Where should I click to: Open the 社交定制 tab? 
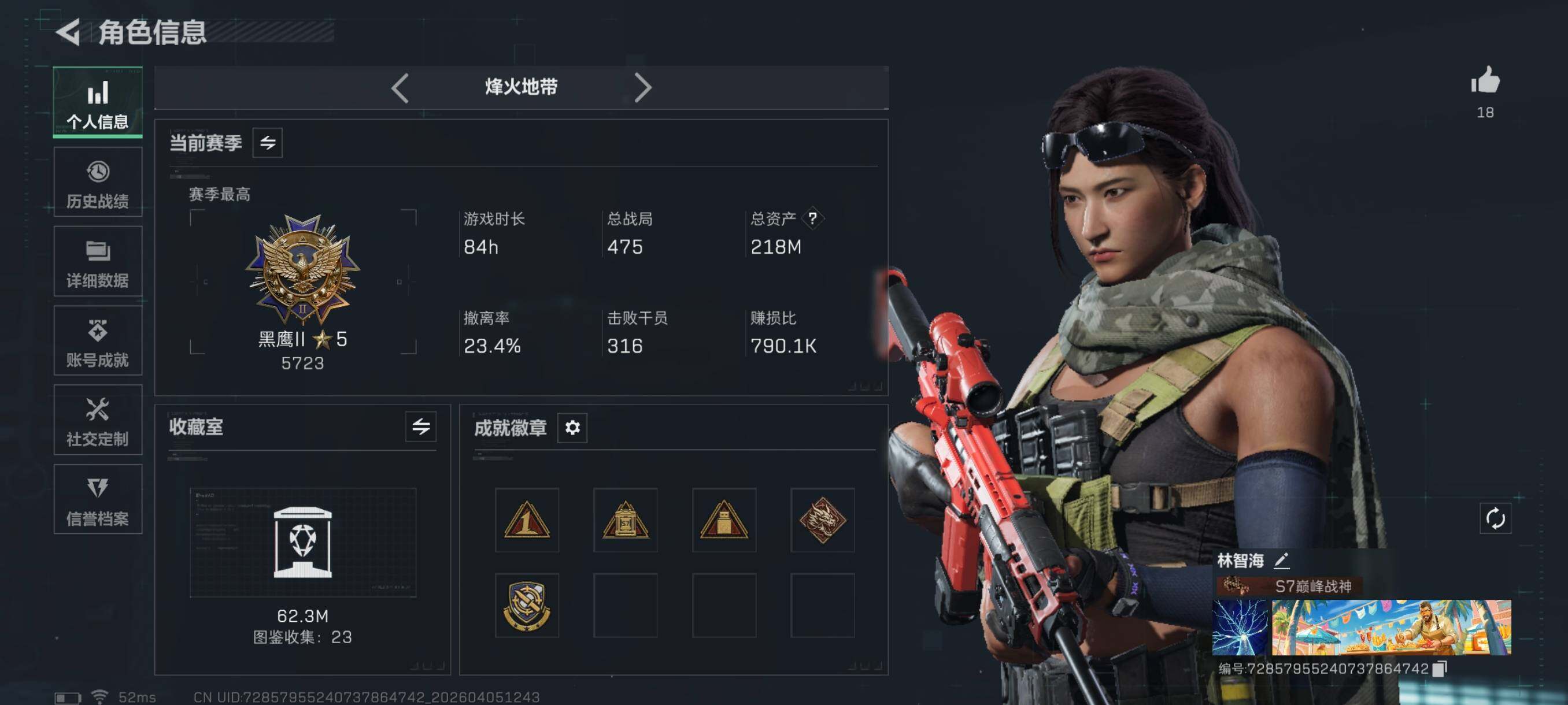coord(97,420)
